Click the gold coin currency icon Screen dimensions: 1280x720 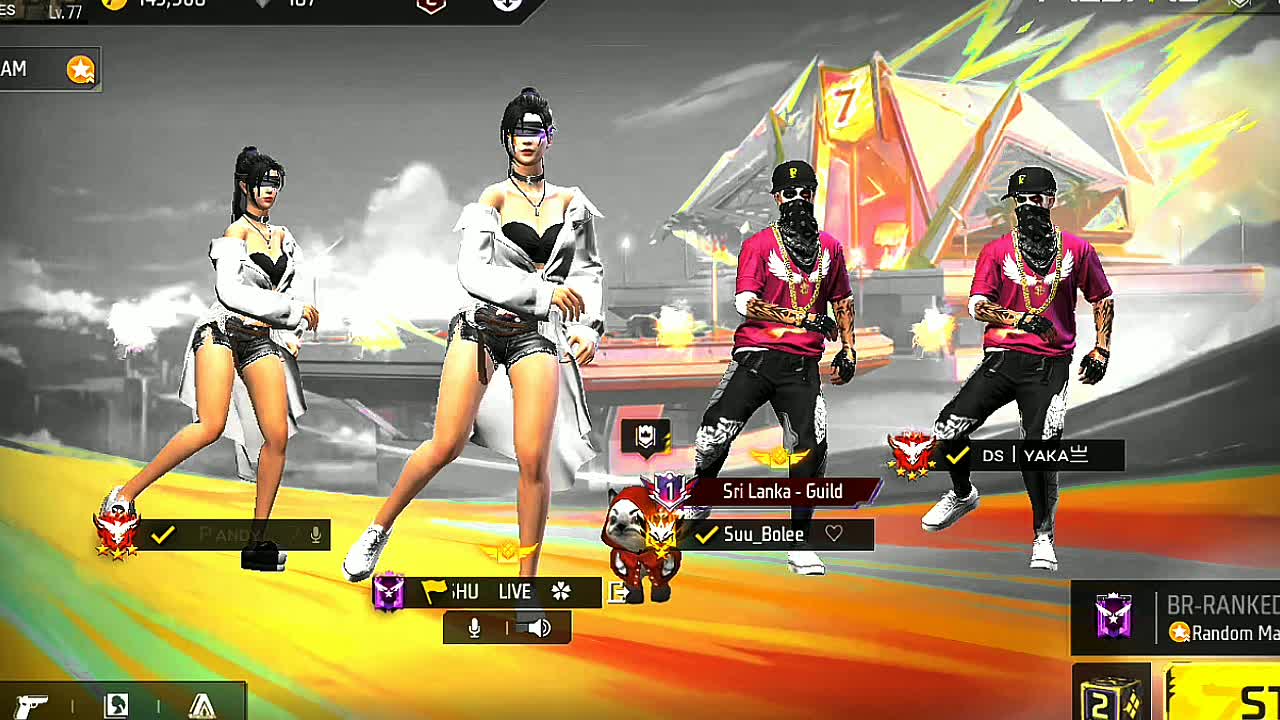(x=115, y=3)
